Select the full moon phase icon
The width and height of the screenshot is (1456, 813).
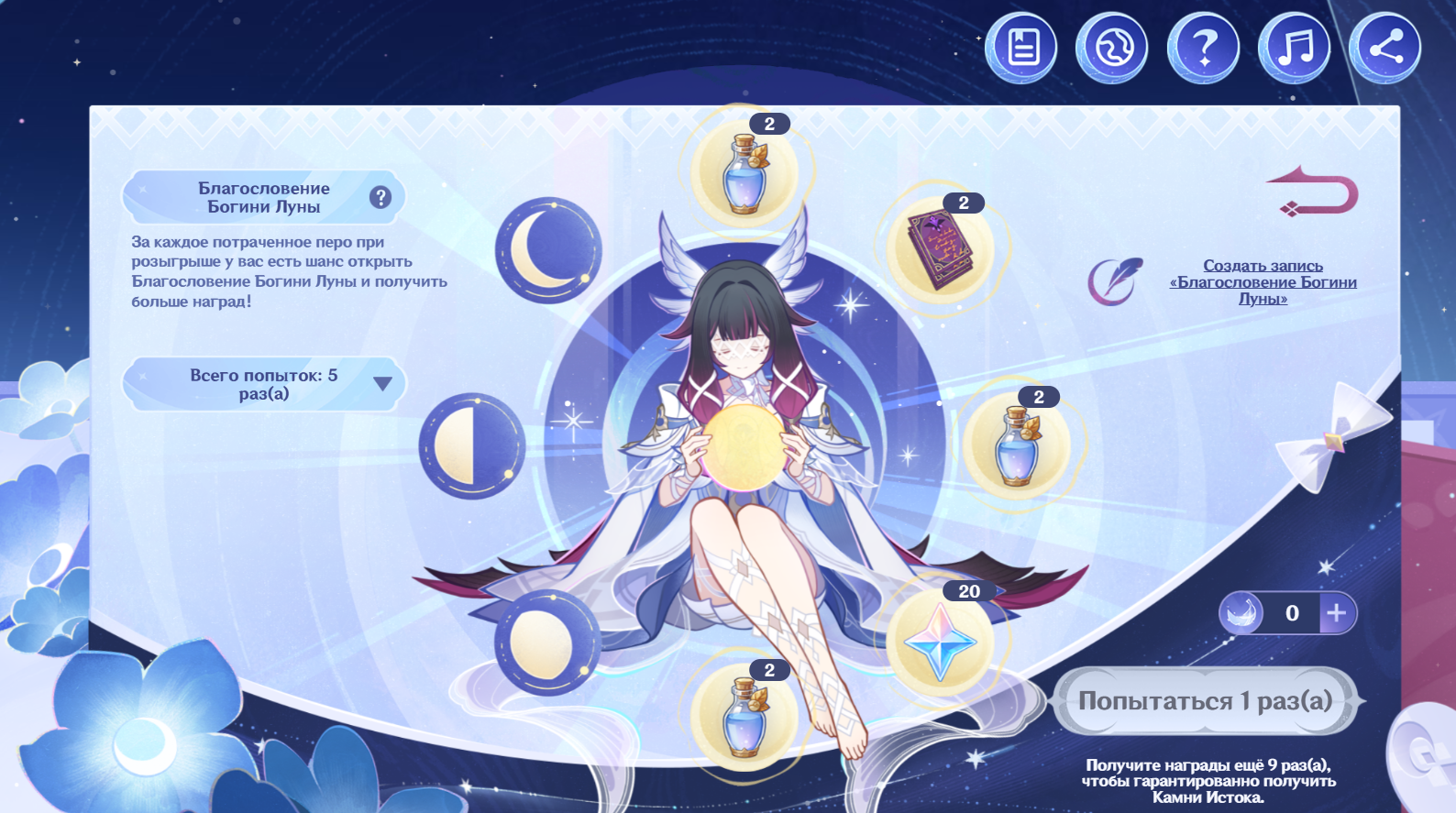click(547, 643)
